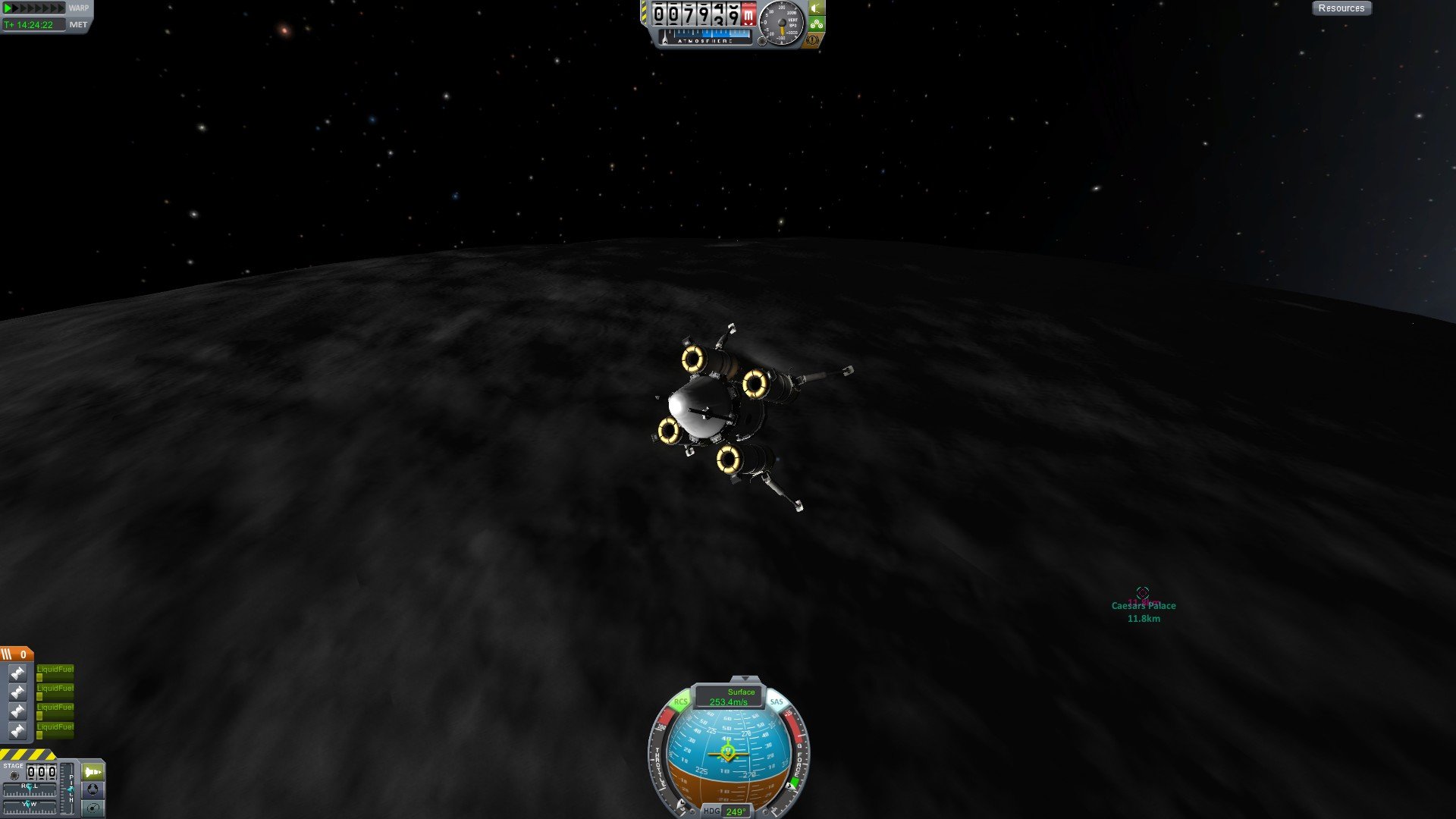Collapse the navball with its top arrow tab
Image resolution: width=1456 pixels, height=819 pixels.
point(745,679)
